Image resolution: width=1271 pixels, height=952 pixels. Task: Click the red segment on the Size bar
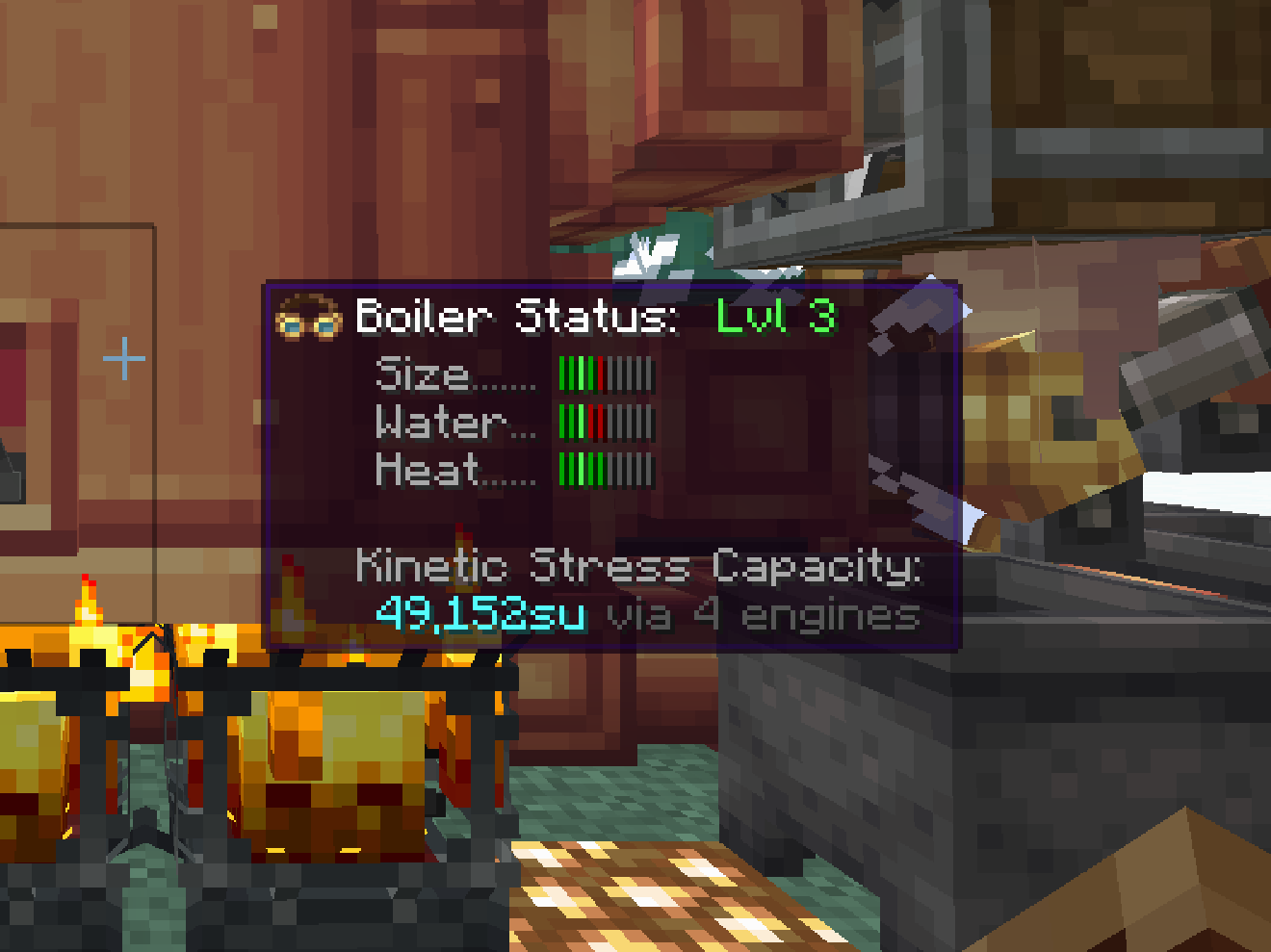599,375
